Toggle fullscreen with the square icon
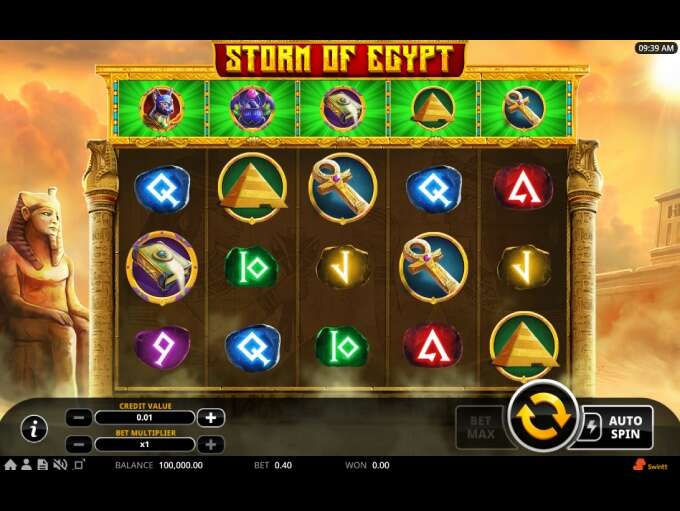 pyautogui.click(x=79, y=465)
